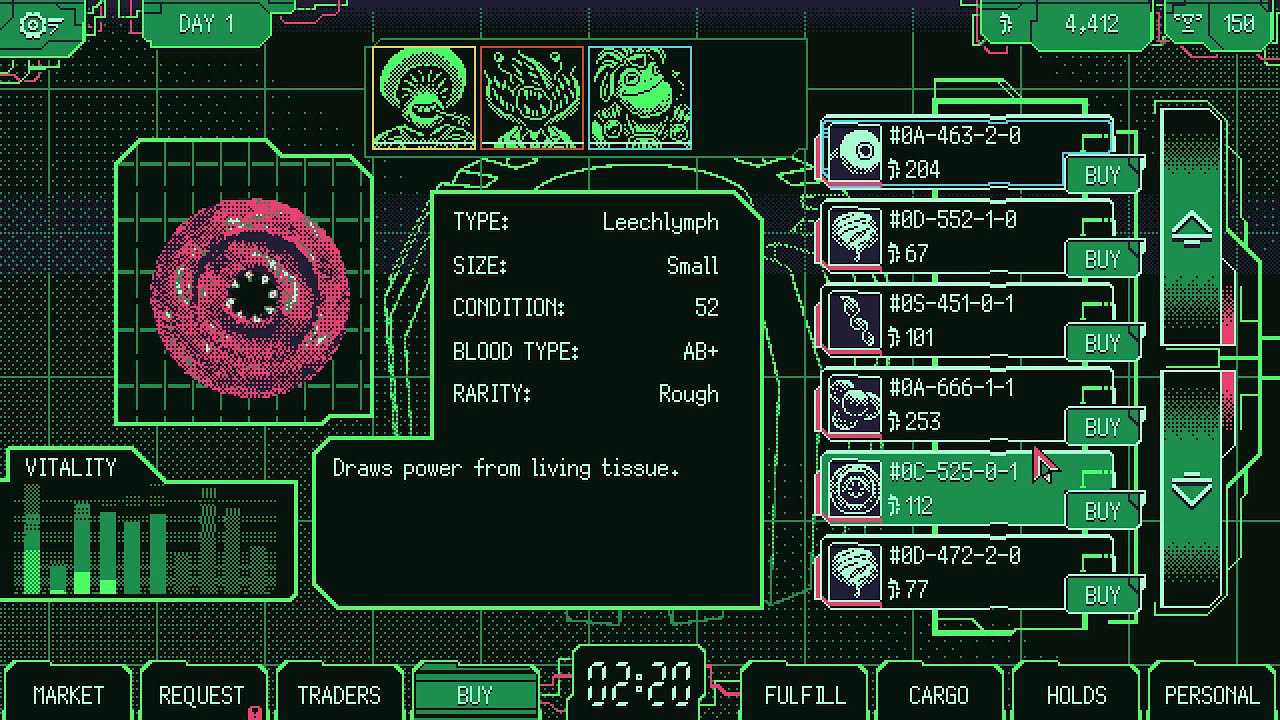Buy organ #0A-666-1-1 for 253
The image size is (1280, 720).
[1102, 427]
